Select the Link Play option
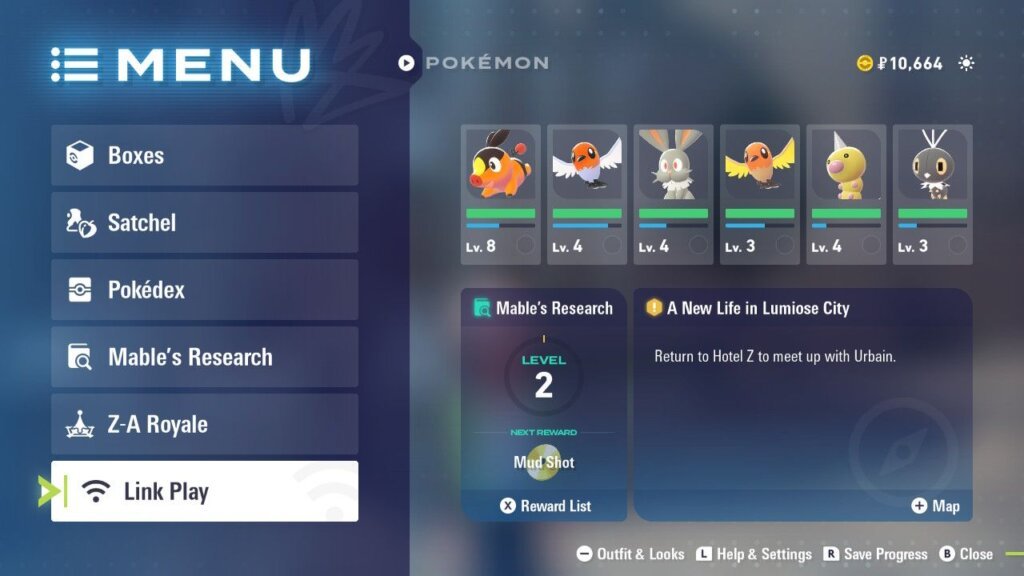Image resolution: width=1024 pixels, height=576 pixels. pyautogui.click(x=204, y=491)
